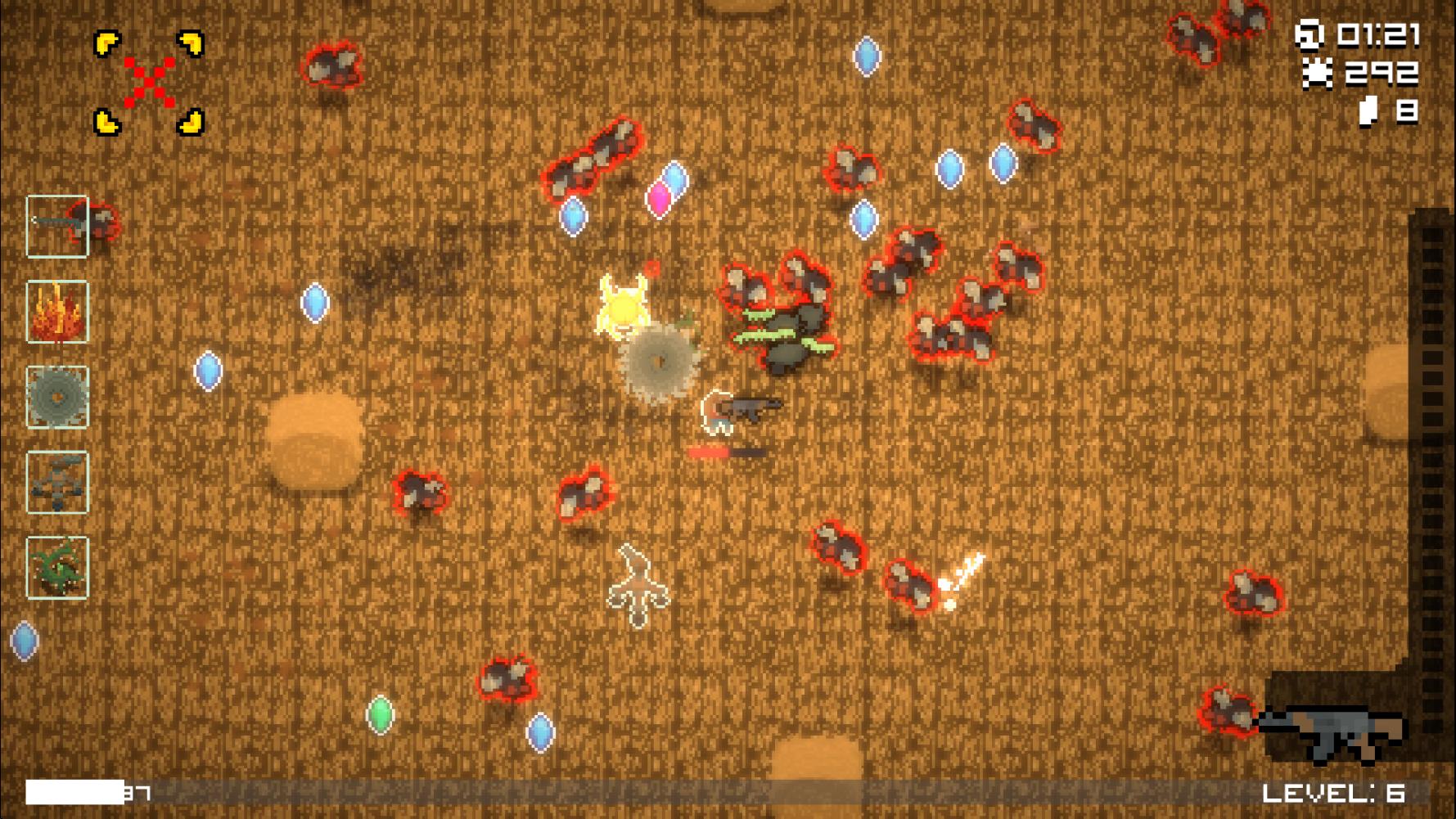The width and height of the screenshot is (1456, 819).
Task: Click the large equipped rifle icon
Action: 1332,732
